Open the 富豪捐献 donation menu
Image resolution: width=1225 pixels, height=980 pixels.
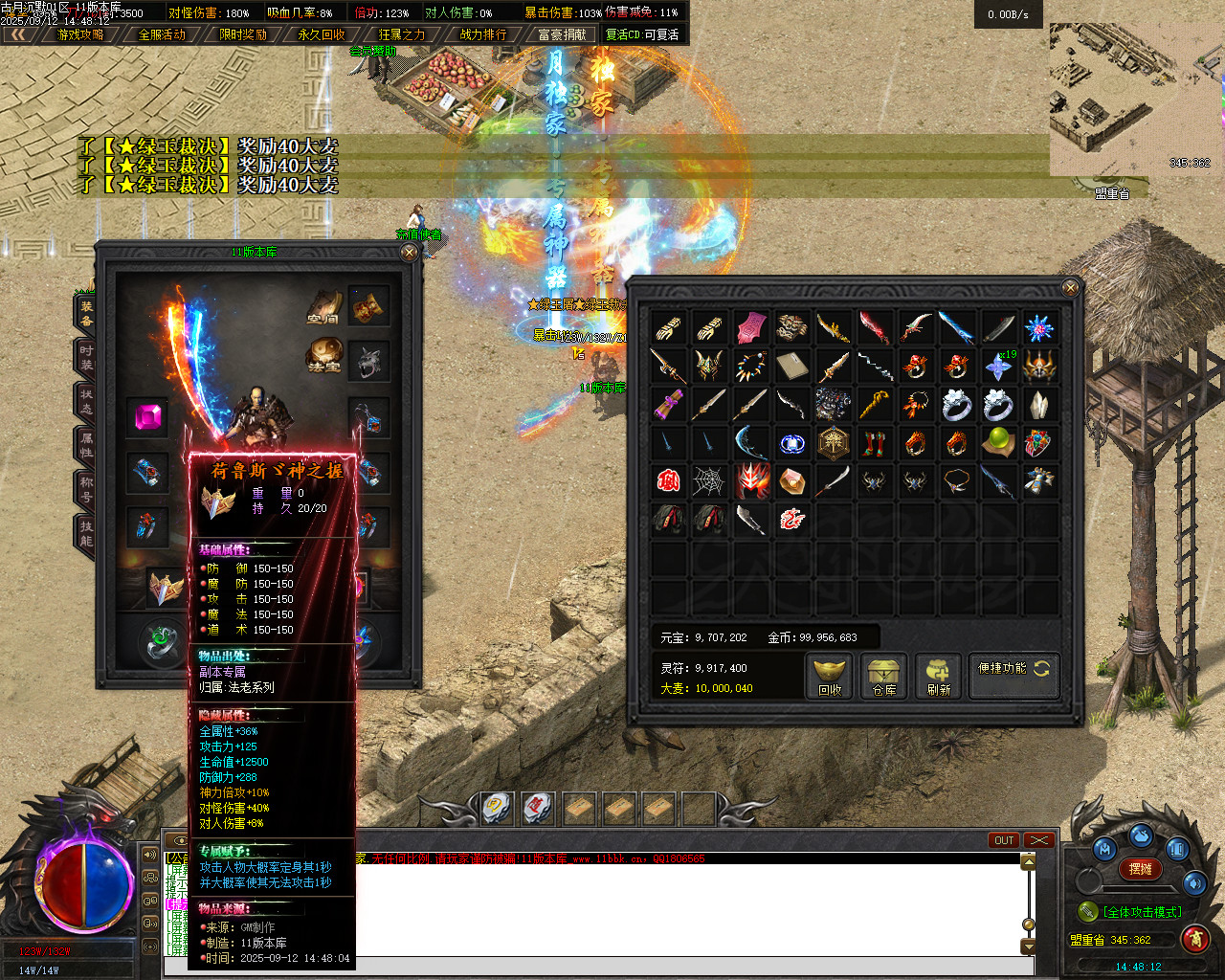pyautogui.click(x=562, y=34)
